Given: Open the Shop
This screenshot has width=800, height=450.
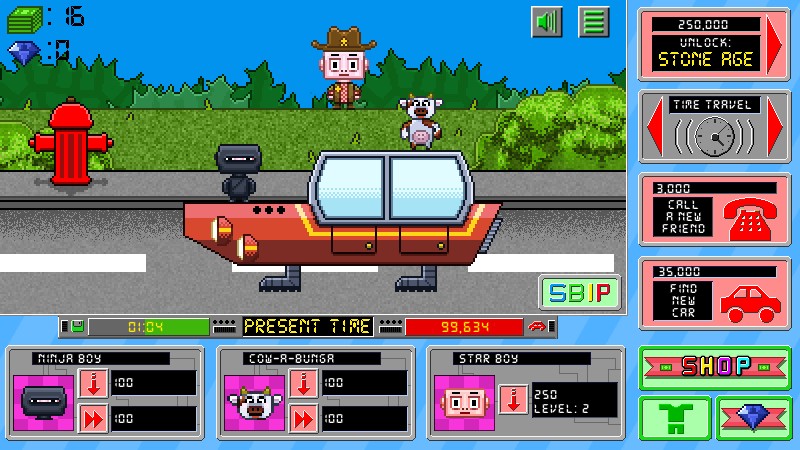Looking at the screenshot, I should click(715, 367).
